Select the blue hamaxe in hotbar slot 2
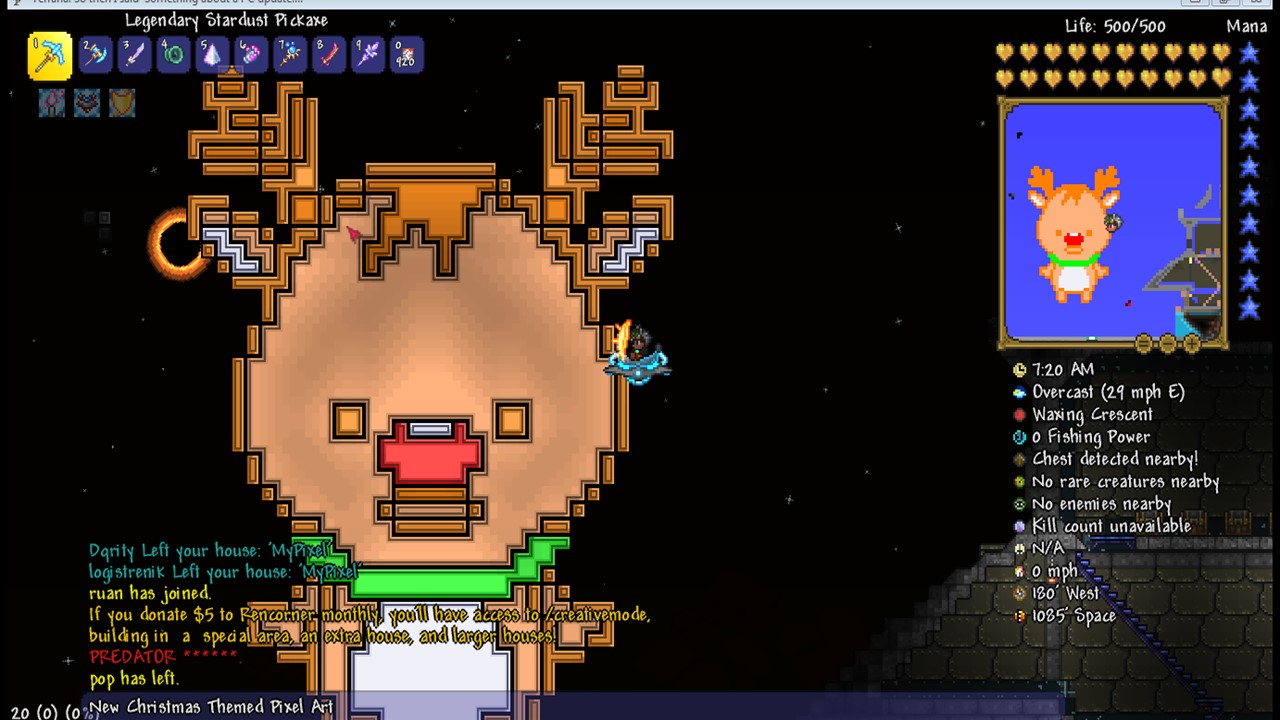 click(x=94, y=55)
